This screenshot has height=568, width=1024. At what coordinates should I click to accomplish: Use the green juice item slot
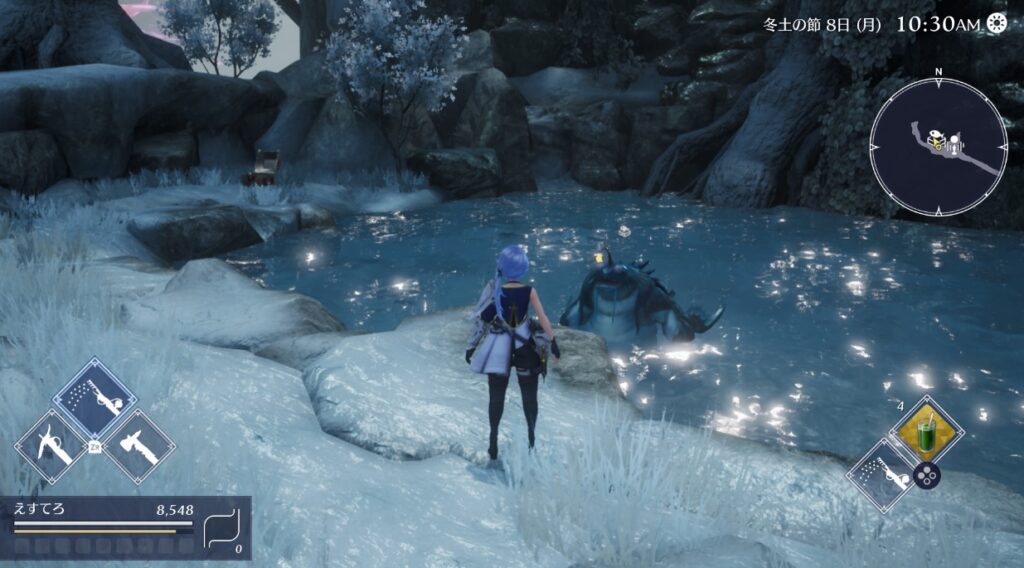[x=924, y=431]
